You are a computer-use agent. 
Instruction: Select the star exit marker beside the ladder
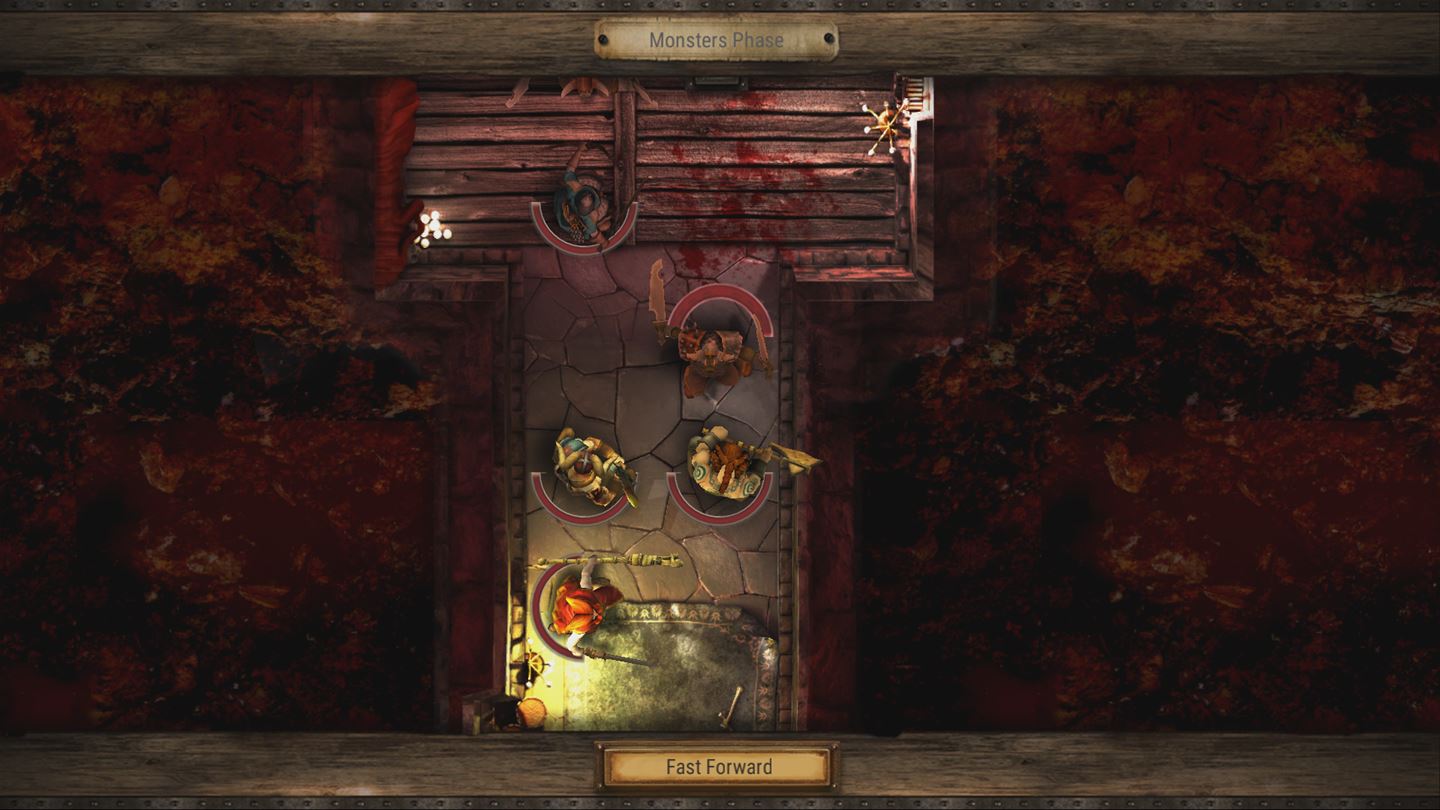tap(888, 126)
